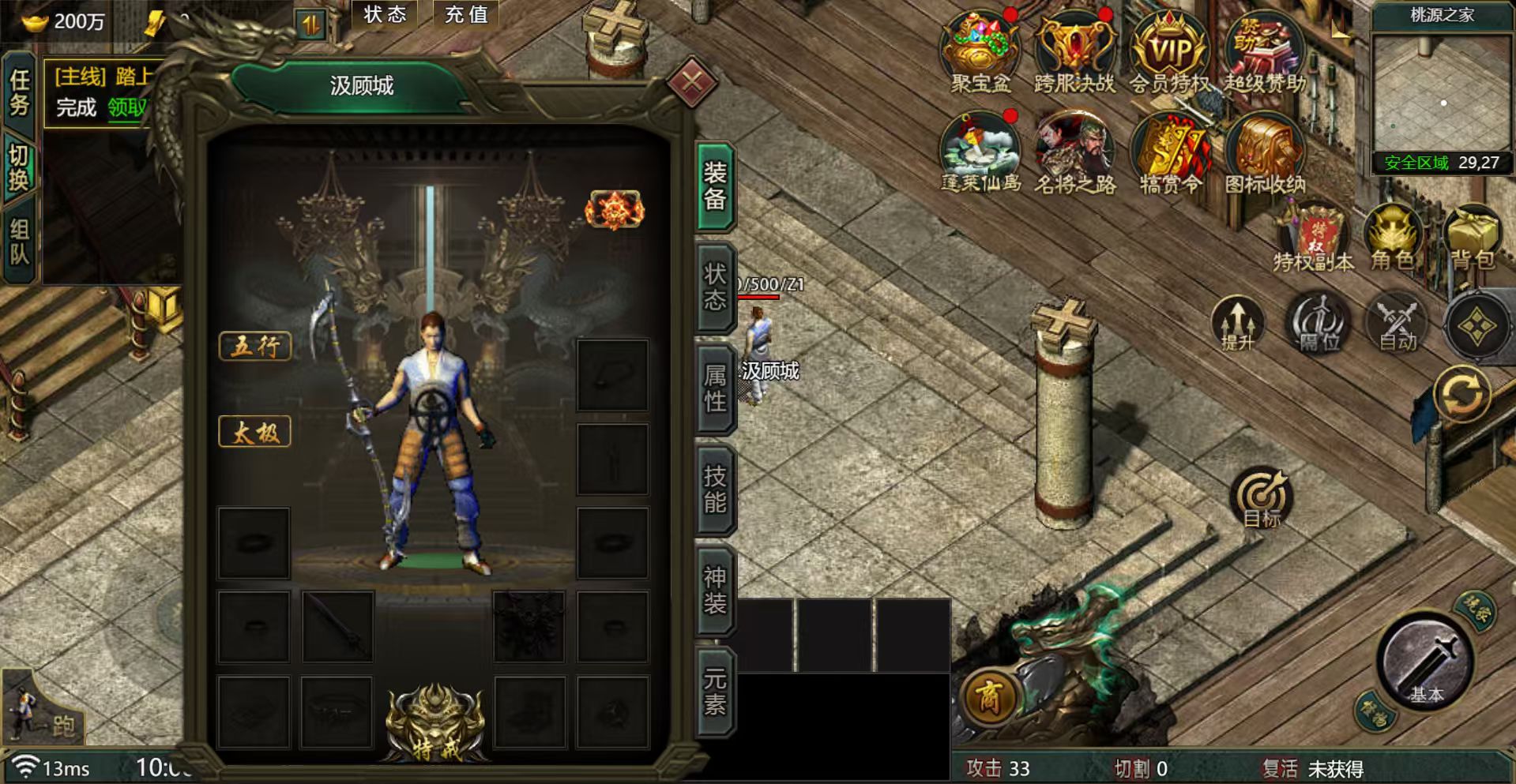The height and width of the screenshot is (784, 1516).
Task: Open the 五行 five elements button
Action: [x=254, y=346]
